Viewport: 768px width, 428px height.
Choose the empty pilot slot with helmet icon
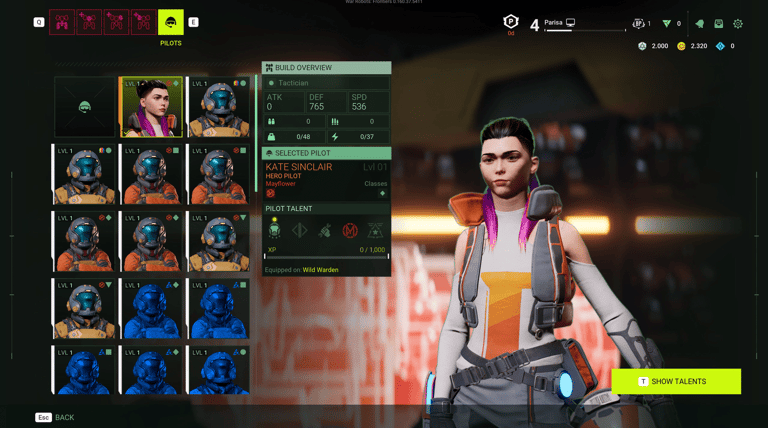point(85,107)
